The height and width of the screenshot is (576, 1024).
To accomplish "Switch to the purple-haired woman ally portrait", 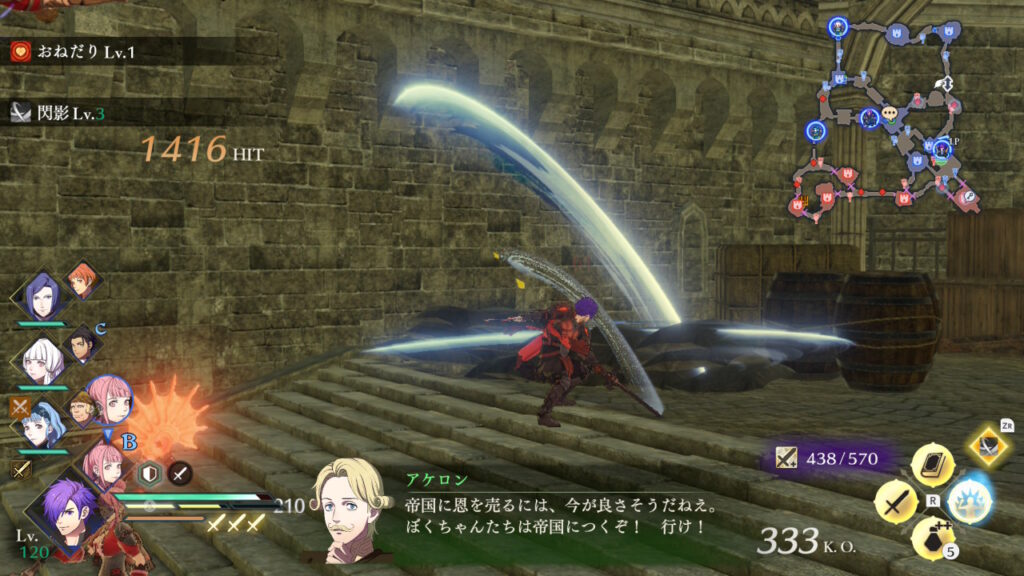I will click(x=41, y=296).
